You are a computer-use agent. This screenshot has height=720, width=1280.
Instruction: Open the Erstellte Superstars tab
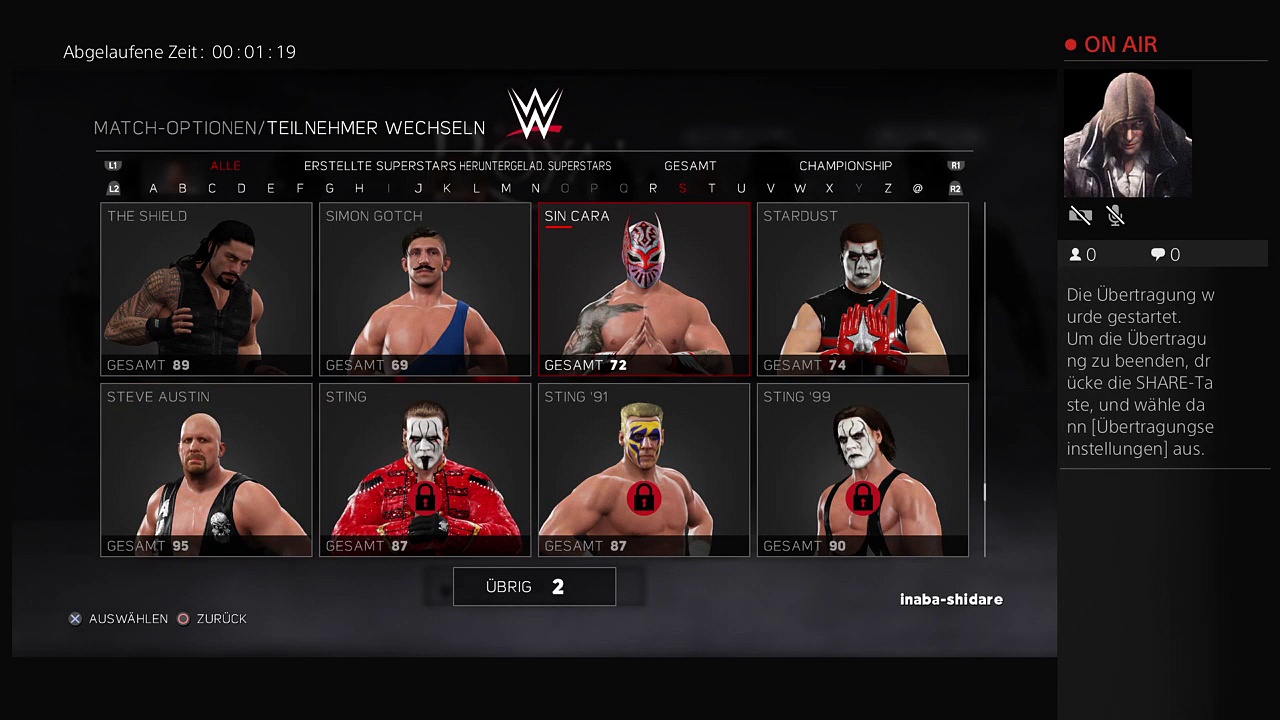[380, 166]
